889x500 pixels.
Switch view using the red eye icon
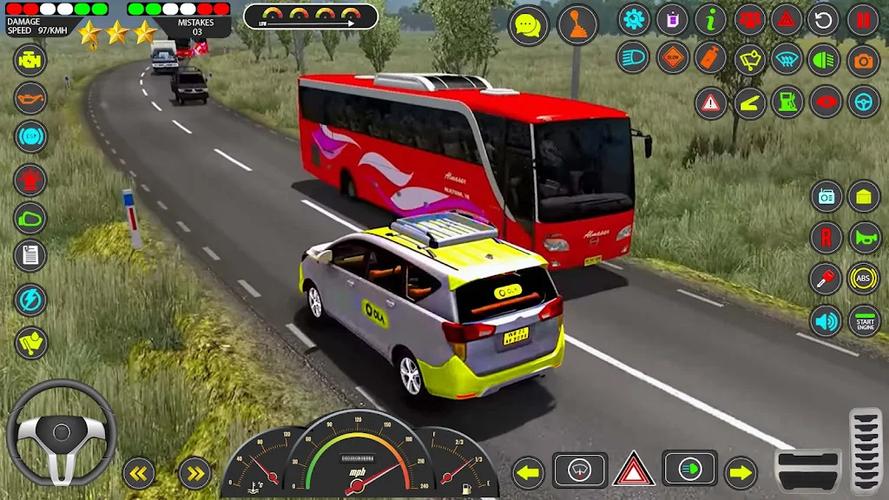(825, 102)
